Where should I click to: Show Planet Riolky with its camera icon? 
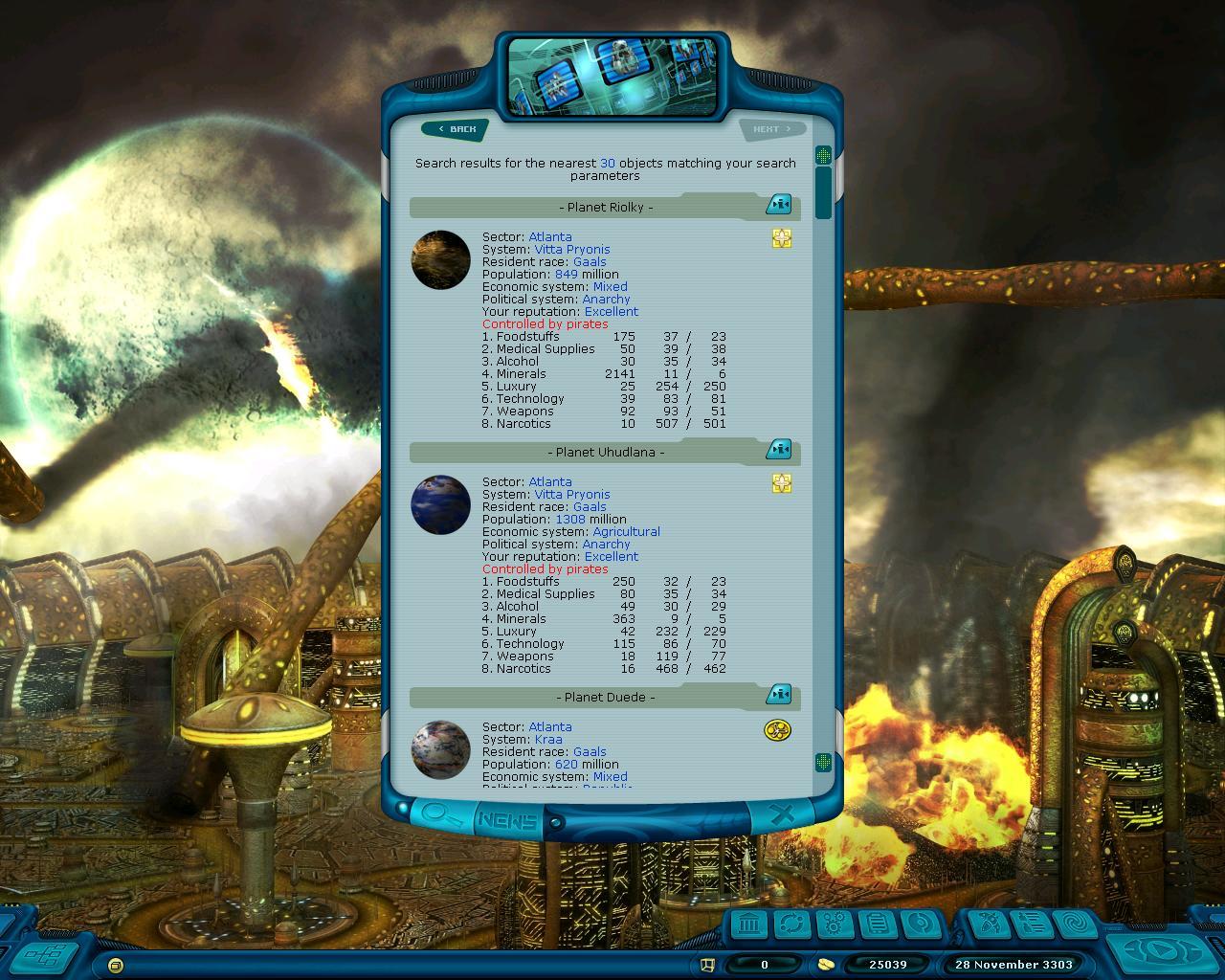tap(779, 205)
